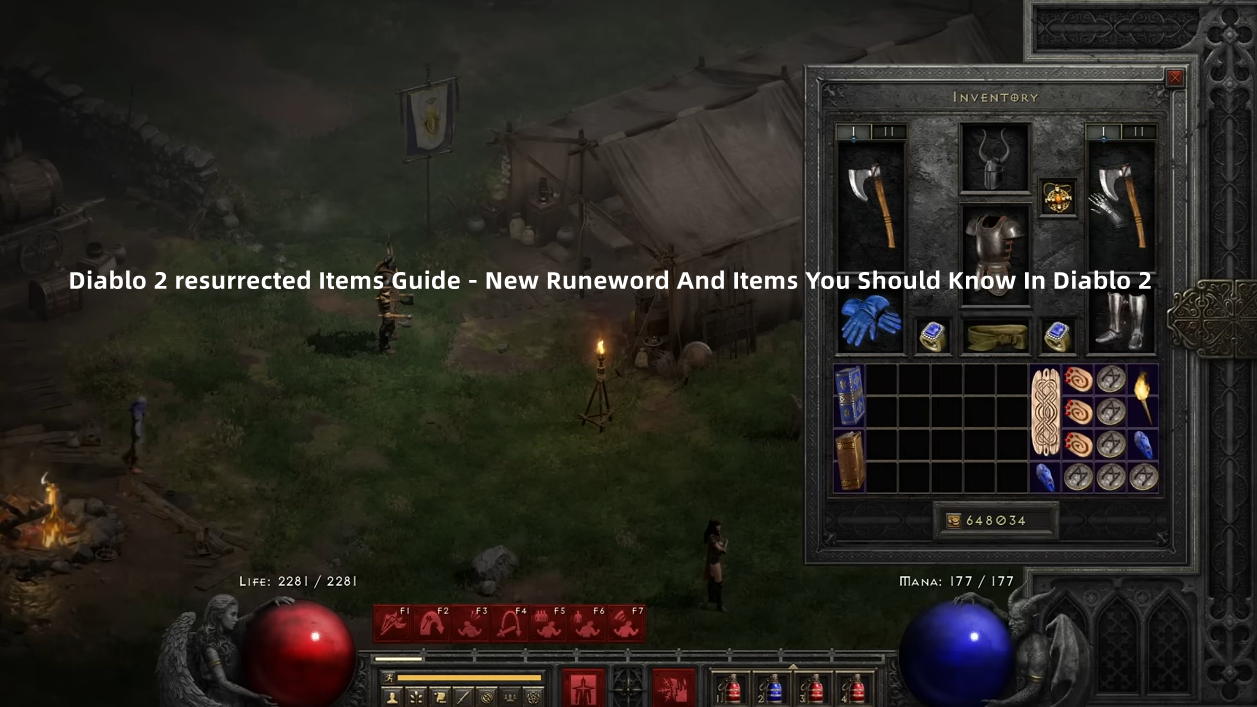
Task: Close the Inventory panel
Action: [1175, 78]
